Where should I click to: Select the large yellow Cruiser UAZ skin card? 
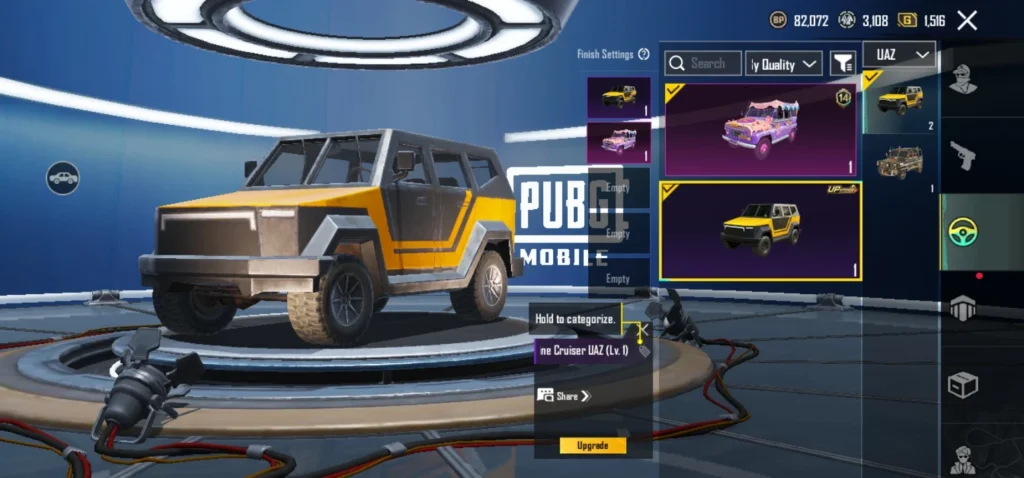tap(761, 231)
